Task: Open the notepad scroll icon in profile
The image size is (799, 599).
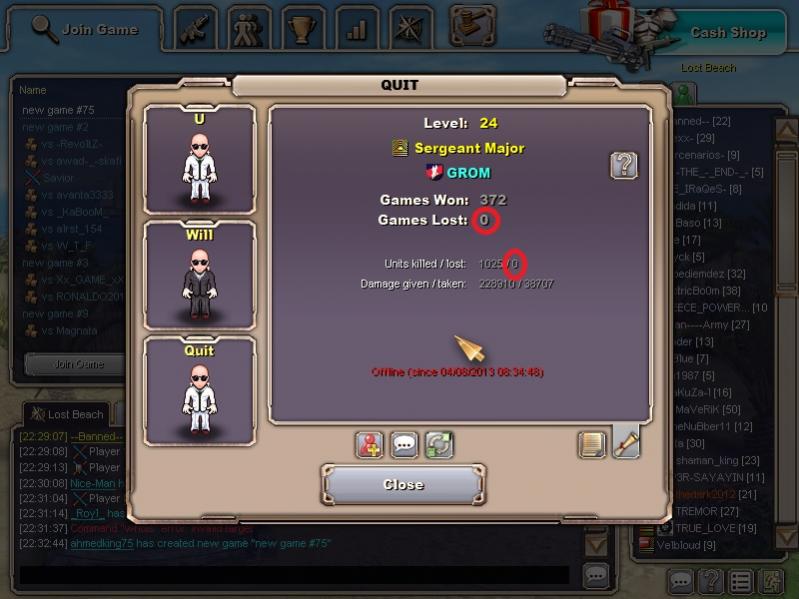Action: 592,444
